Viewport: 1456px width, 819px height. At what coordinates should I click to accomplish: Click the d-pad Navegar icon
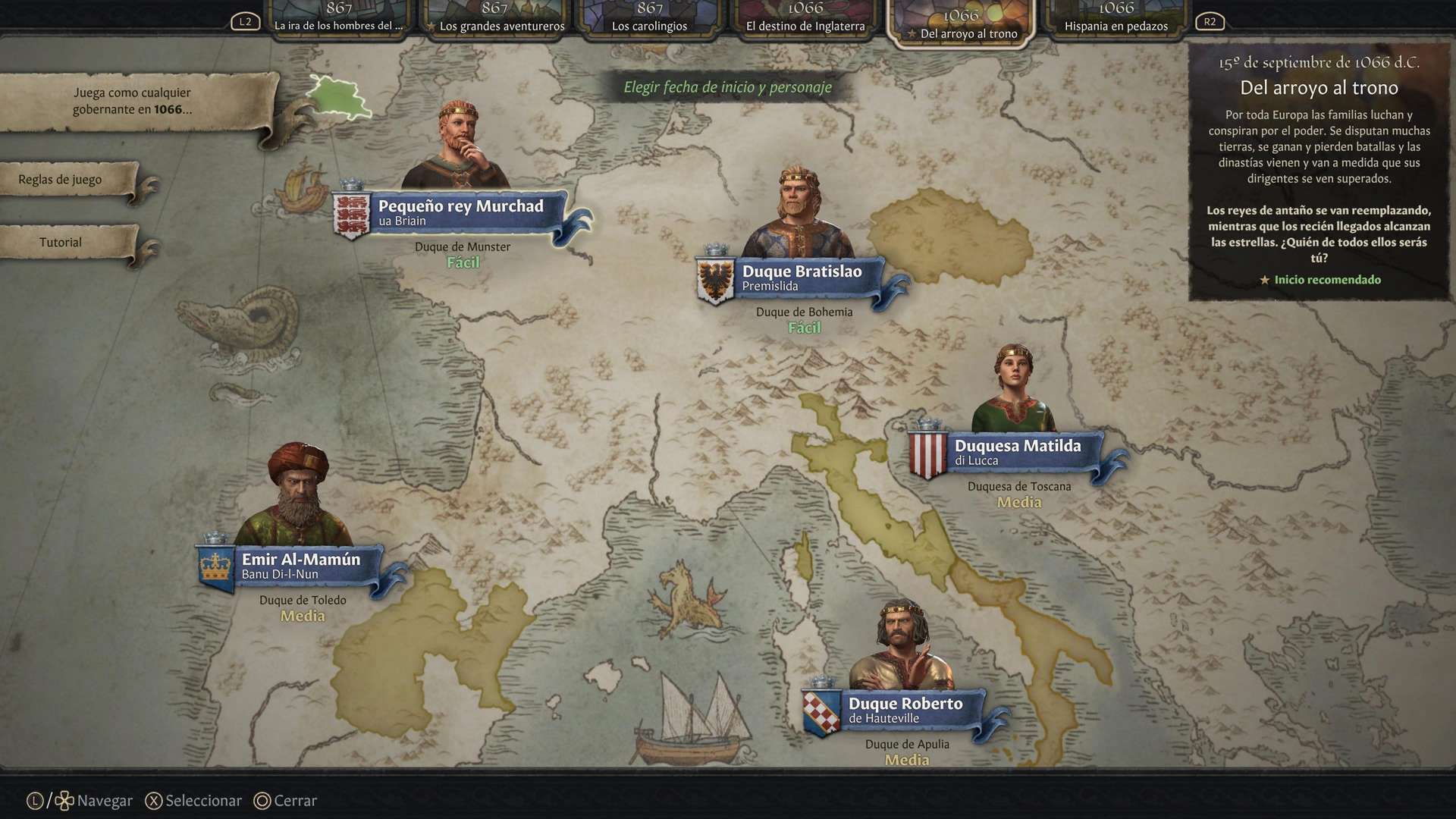point(65,799)
